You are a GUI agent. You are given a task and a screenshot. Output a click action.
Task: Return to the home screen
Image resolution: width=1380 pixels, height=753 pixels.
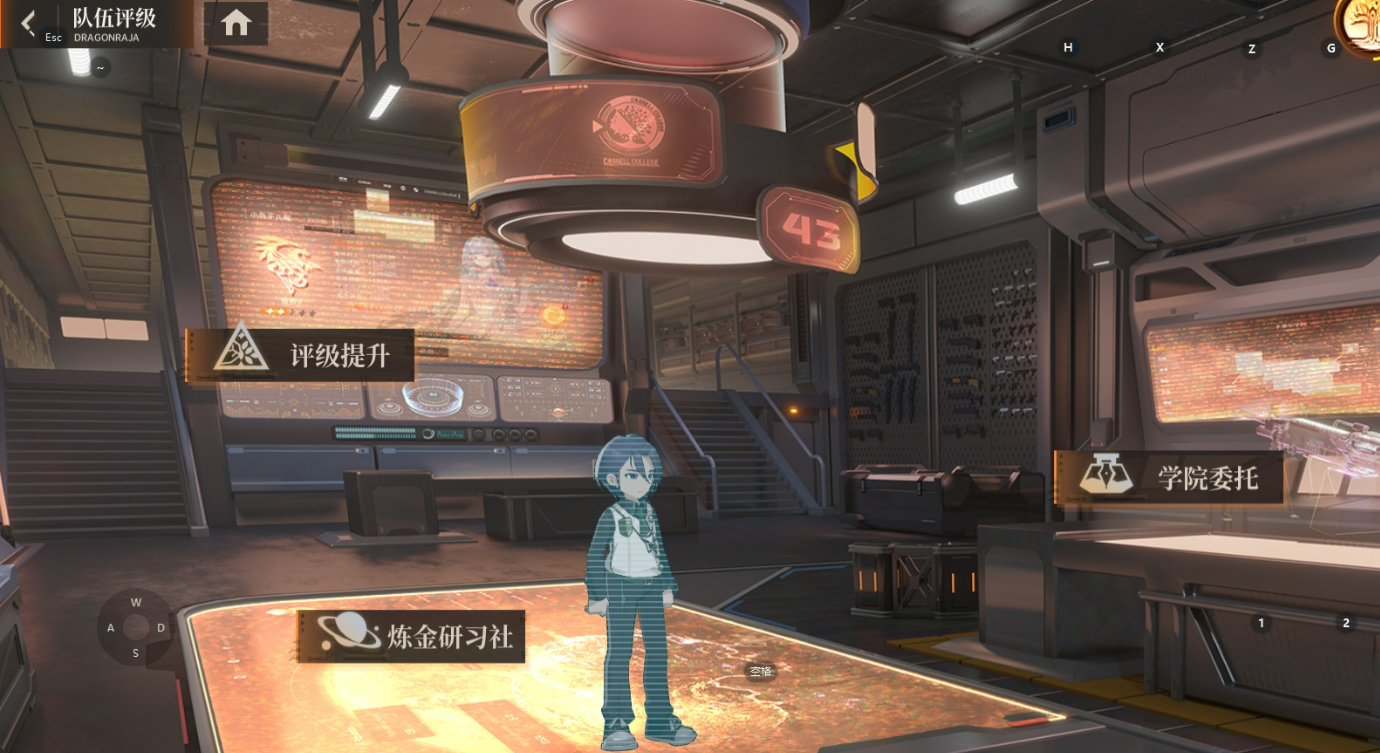coord(236,23)
